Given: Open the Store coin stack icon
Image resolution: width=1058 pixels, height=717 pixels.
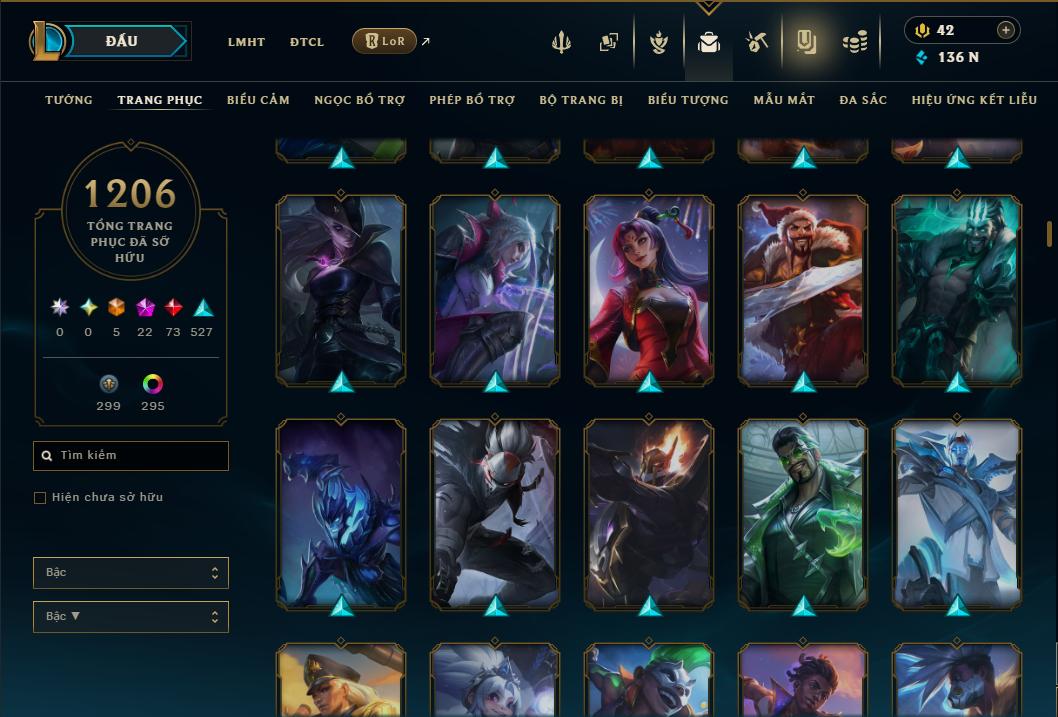Looking at the screenshot, I should 854,42.
